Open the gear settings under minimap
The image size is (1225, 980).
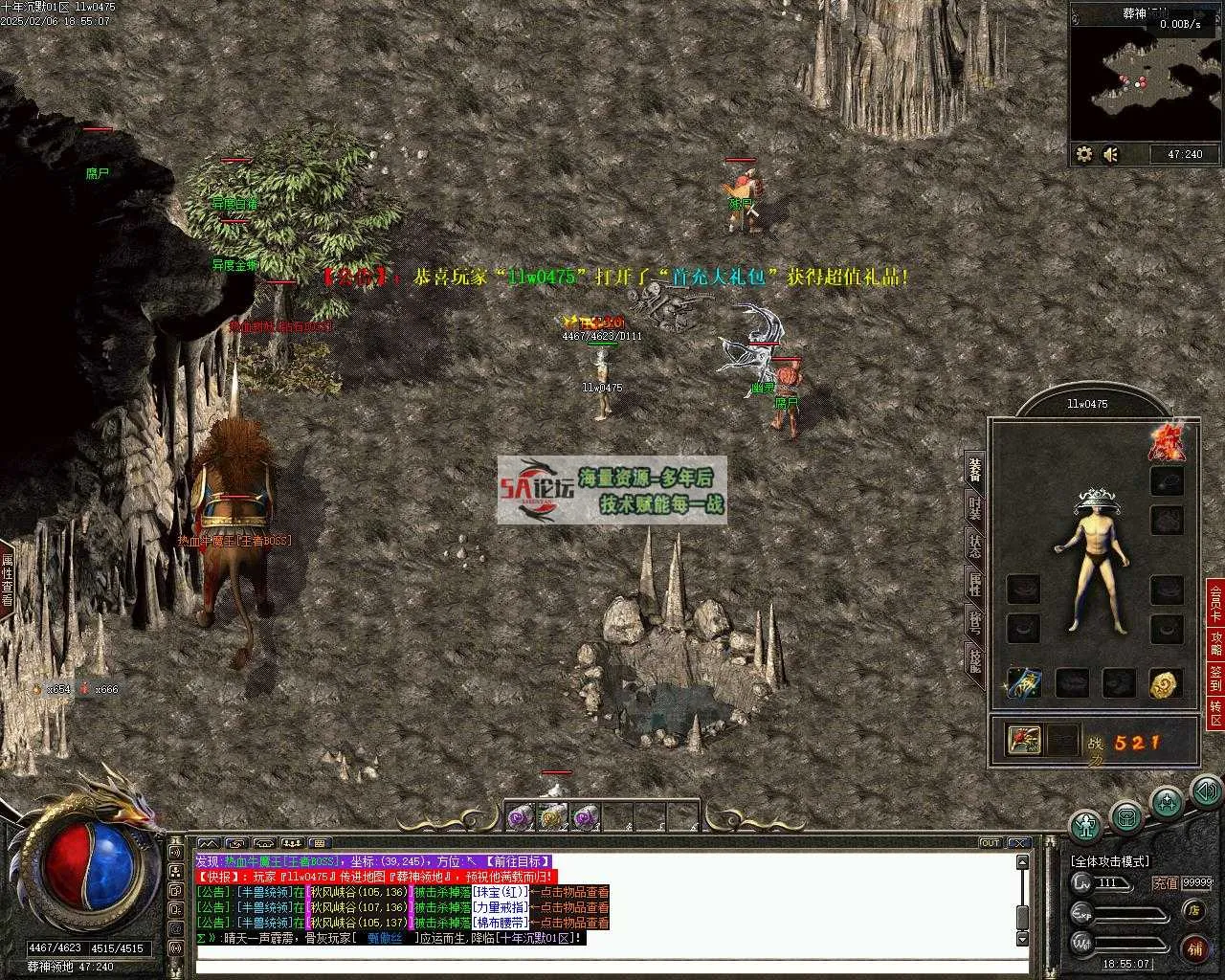click(1084, 154)
